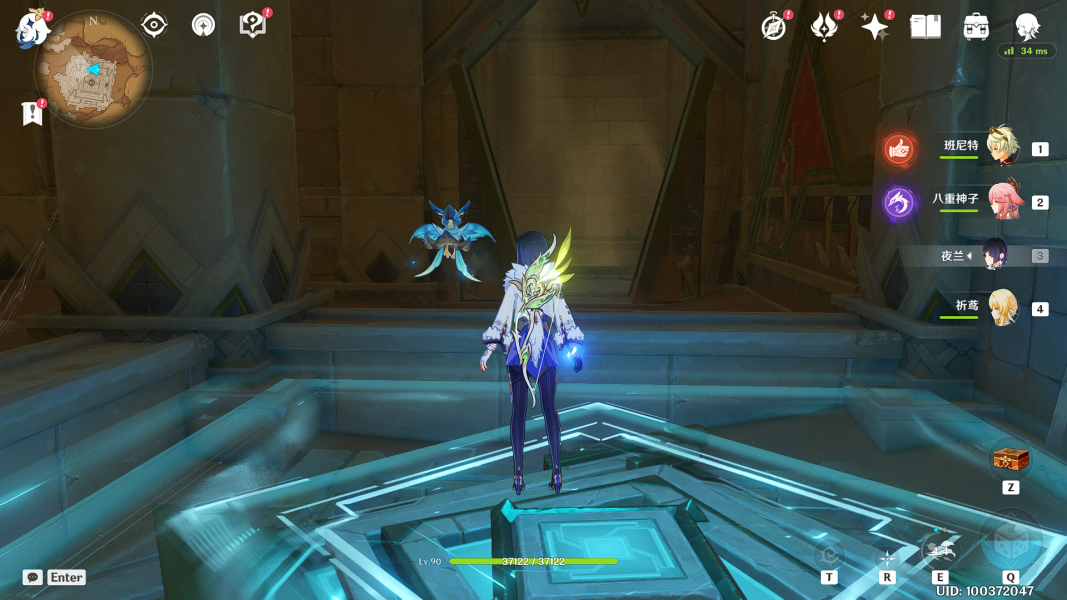Open the four-pointed star Wish icon

(875, 27)
